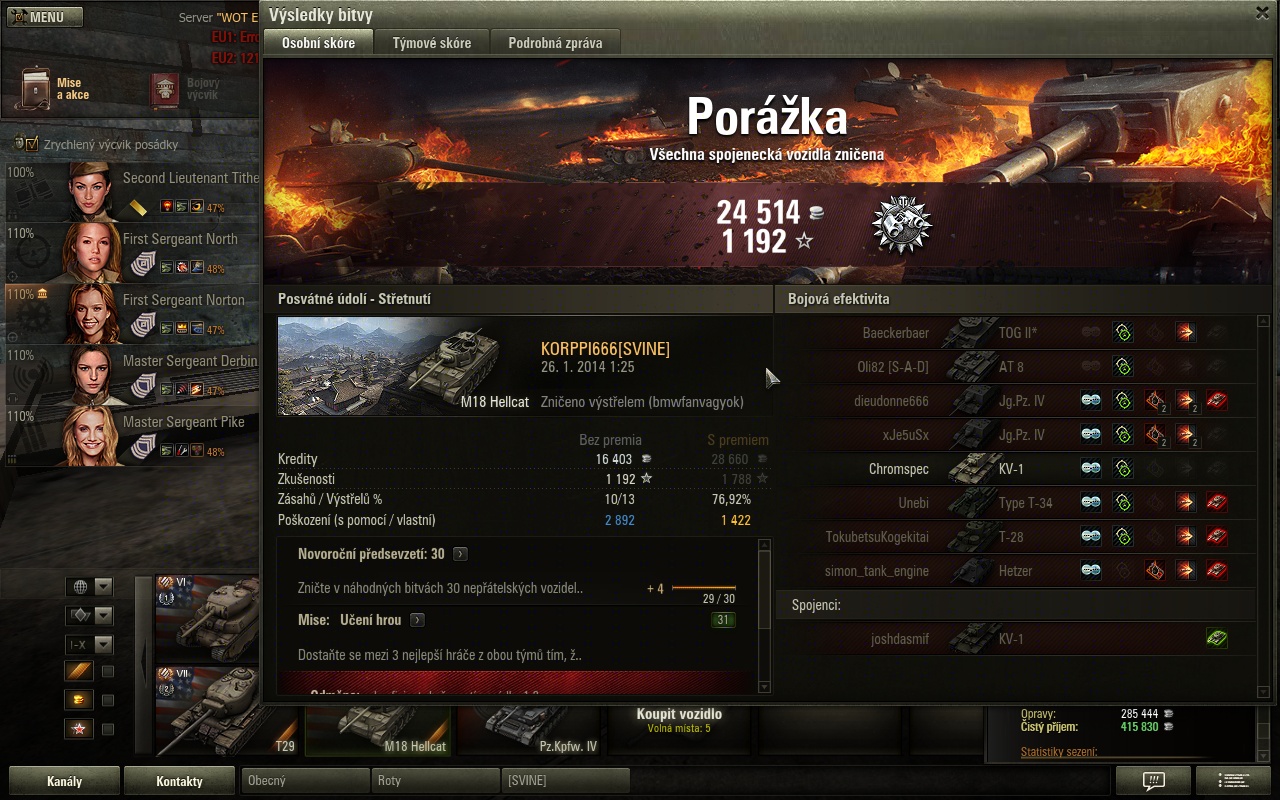The image size is (1280, 800).
Task: Switch to the Týmové skóre tab
Action: coord(431,43)
